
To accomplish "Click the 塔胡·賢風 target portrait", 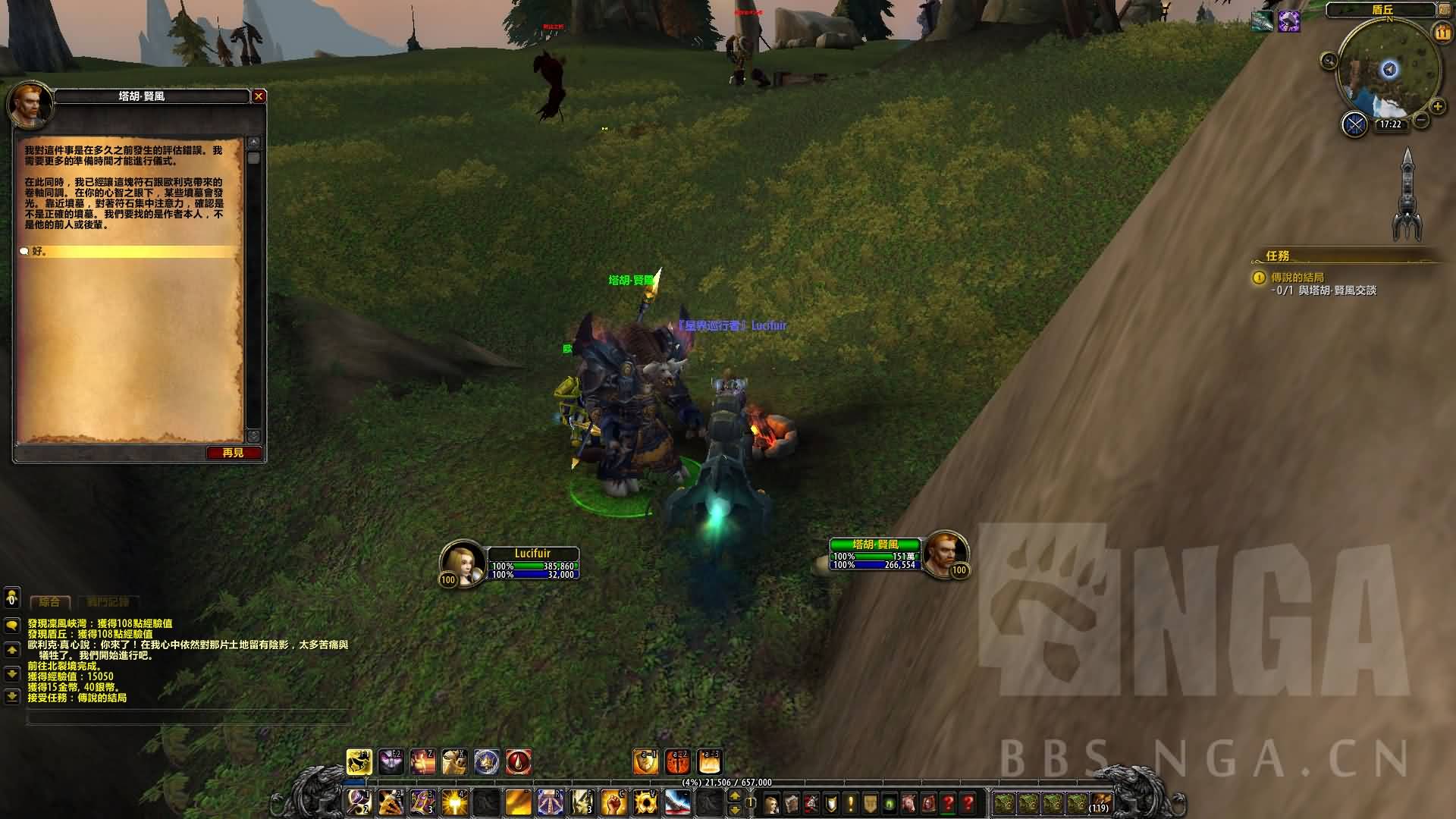I will click(x=945, y=554).
